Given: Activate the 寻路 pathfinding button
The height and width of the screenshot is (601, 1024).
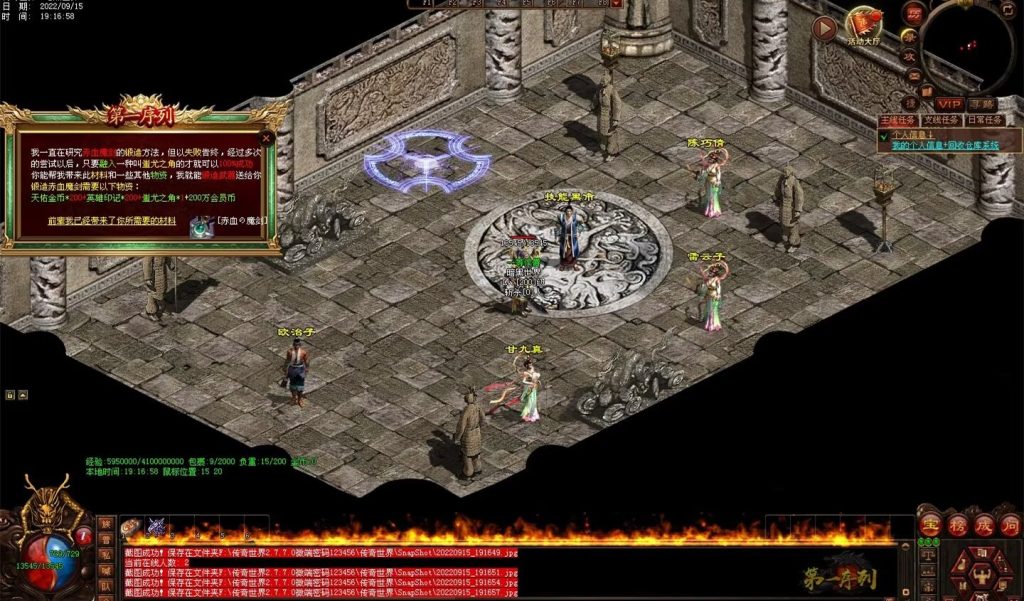Looking at the screenshot, I should [981, 103].
